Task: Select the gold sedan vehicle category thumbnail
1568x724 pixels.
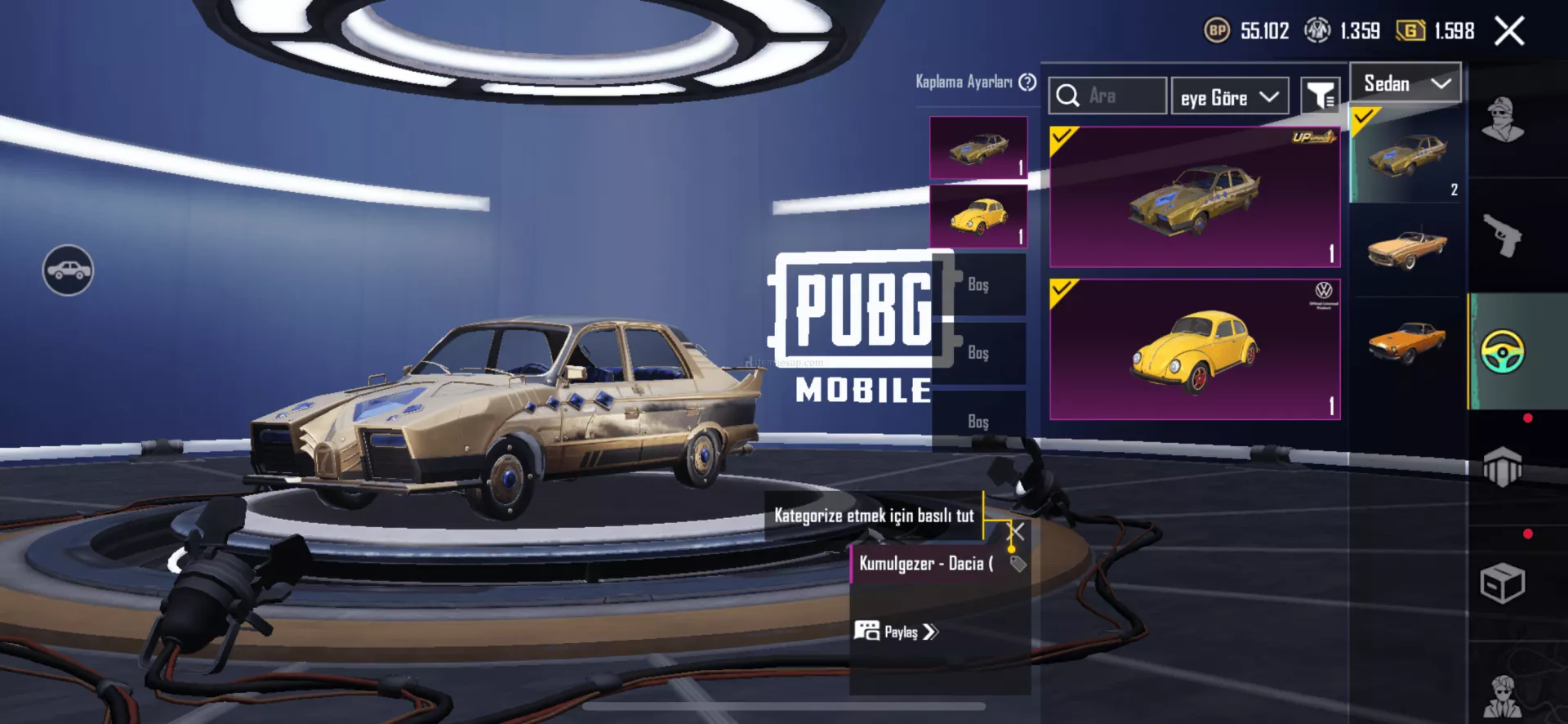Action: tap(1406, 155)
